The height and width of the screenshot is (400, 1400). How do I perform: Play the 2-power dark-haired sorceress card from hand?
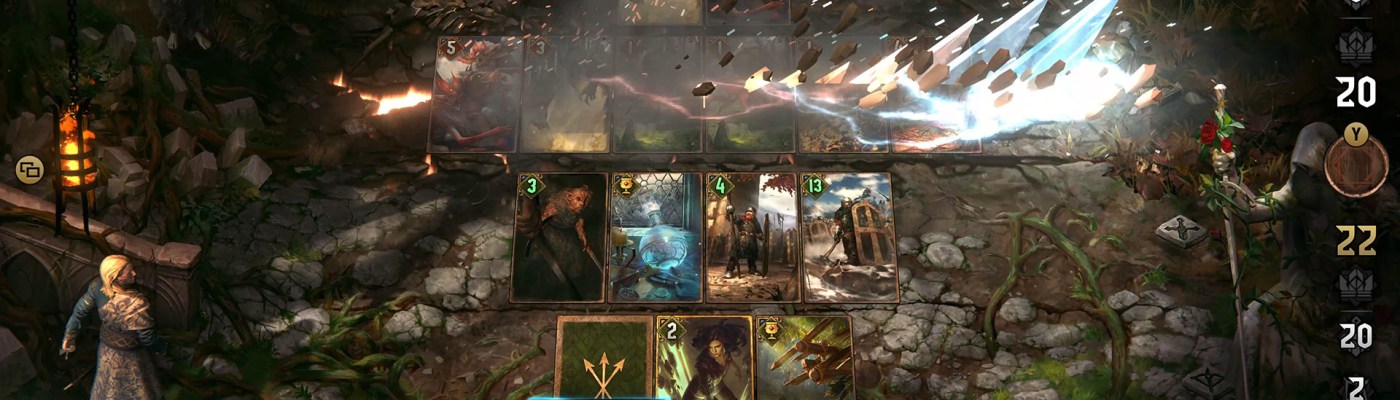(x=703, y=358)
